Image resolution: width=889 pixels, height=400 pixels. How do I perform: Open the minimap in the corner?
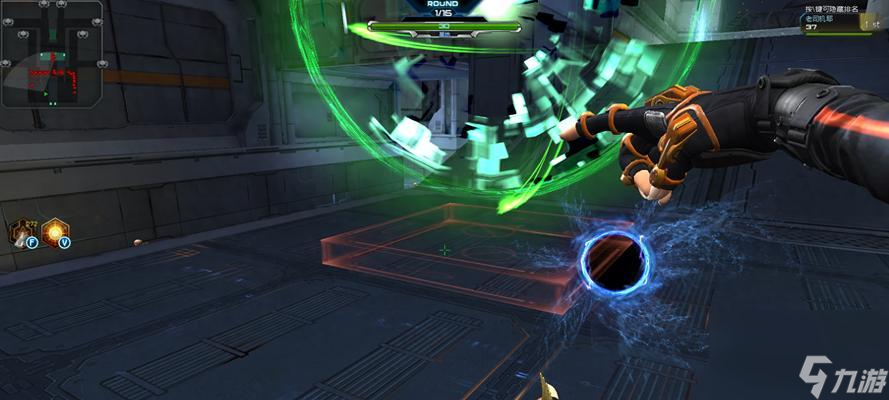(52, 54)
